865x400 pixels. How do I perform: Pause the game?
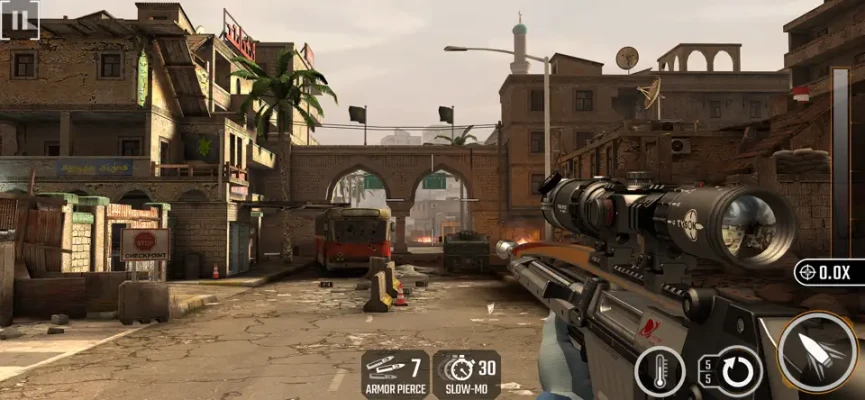(19, 19)
